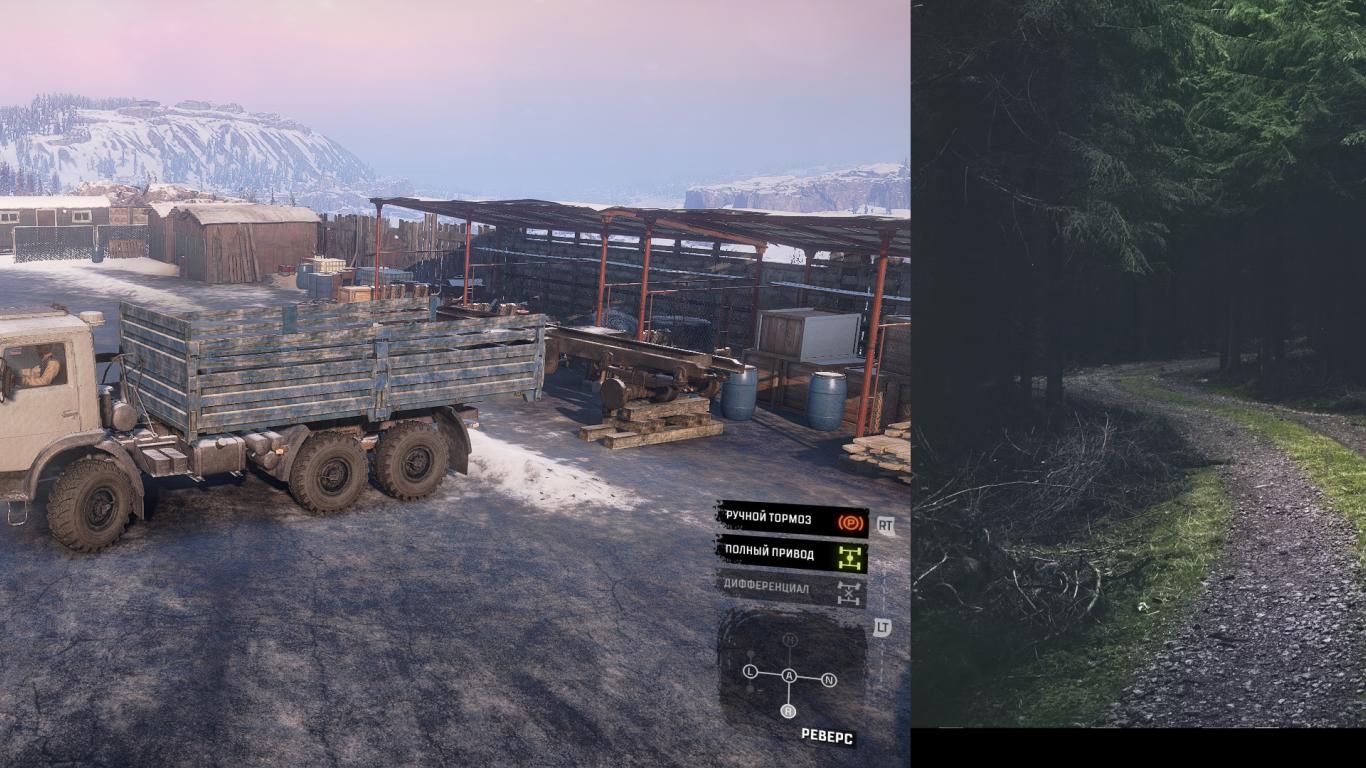Select the R reverse gear node
Screen dimensions: 1366x768
(x=788, y=711)
